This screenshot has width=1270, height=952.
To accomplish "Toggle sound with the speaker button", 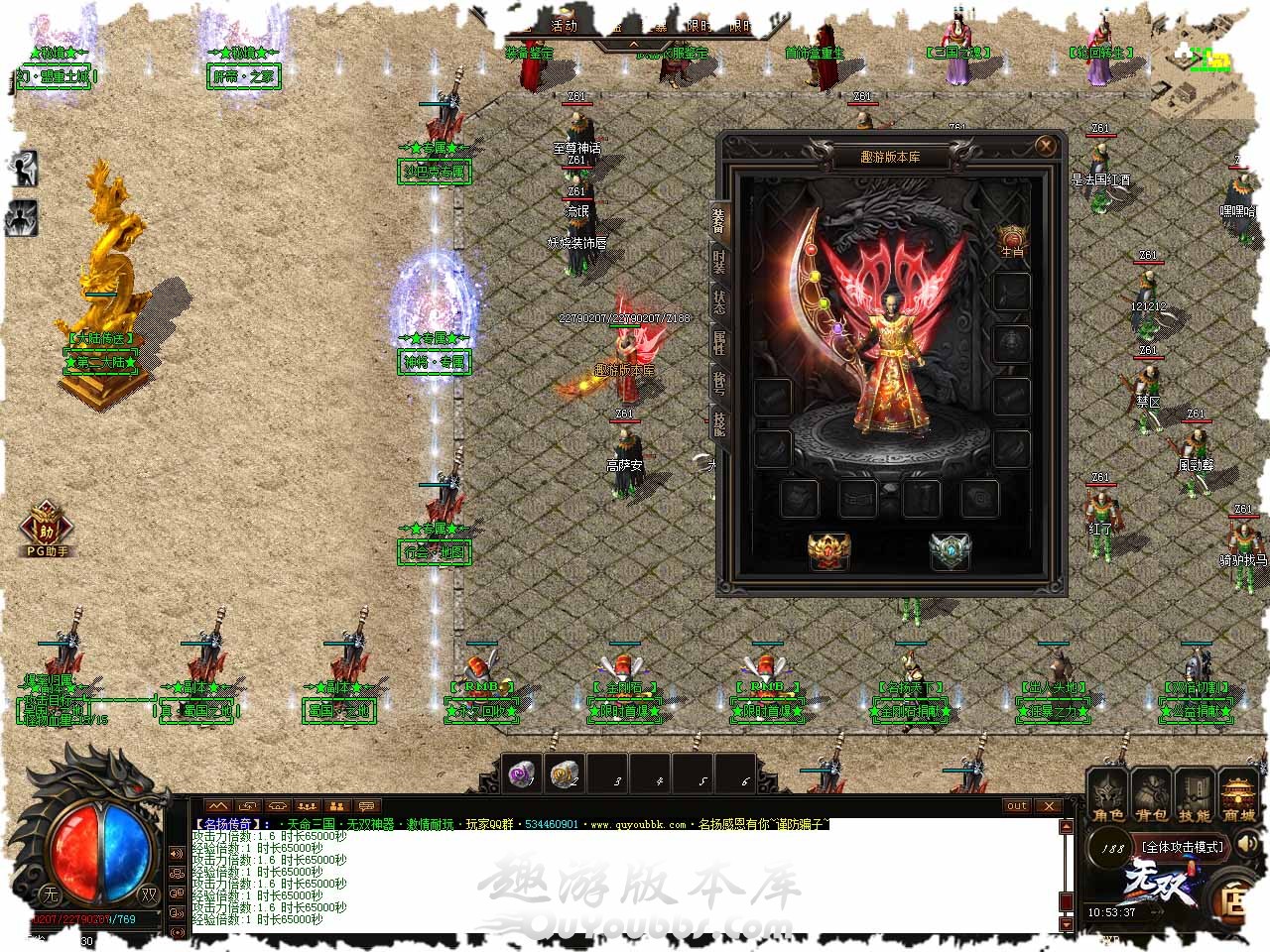I will (x=1247, y=845).
